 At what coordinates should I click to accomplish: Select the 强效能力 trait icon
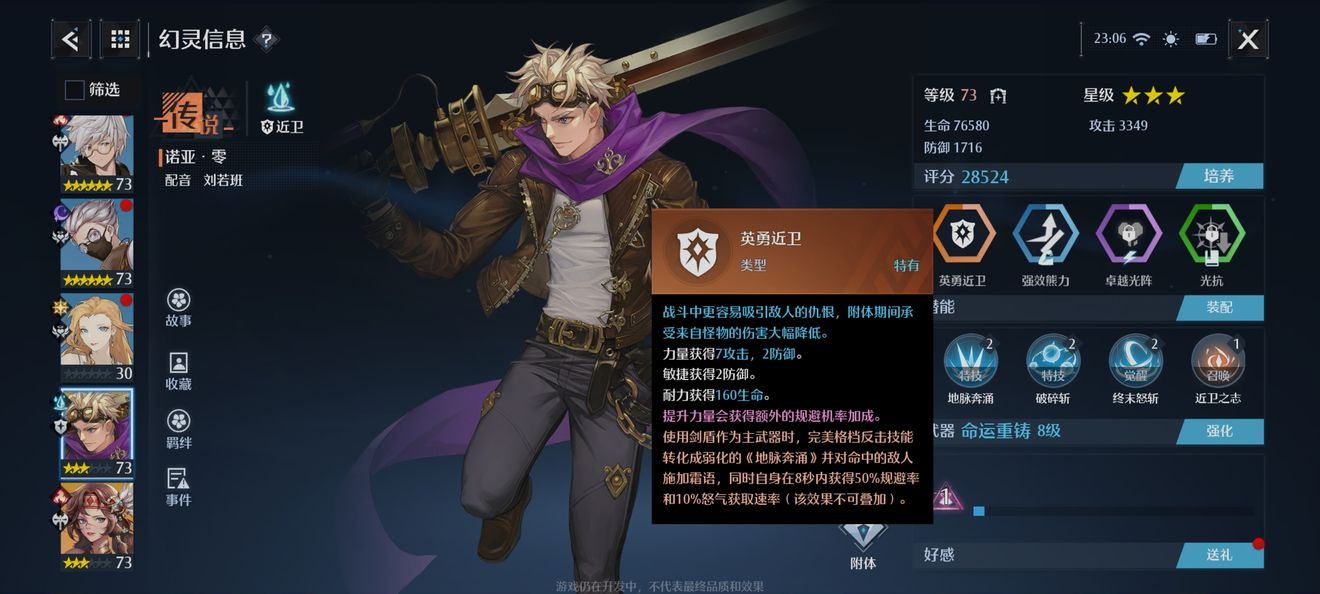[1045, 235]
